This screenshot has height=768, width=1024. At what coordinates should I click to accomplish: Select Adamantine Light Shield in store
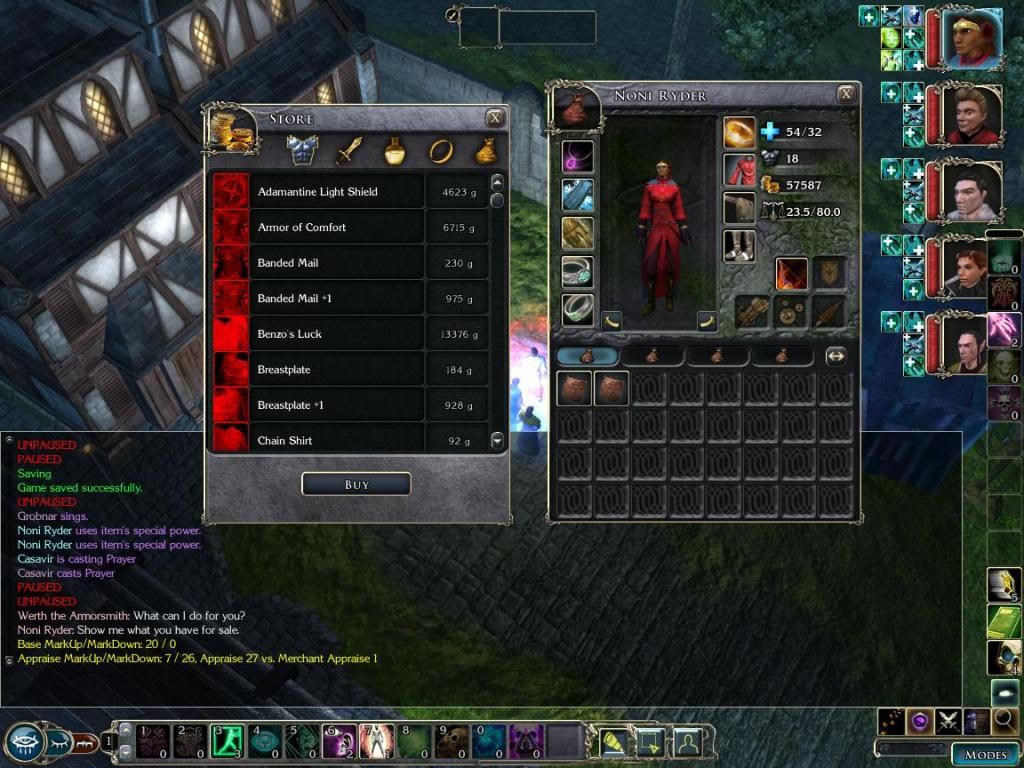click(318, 191)
